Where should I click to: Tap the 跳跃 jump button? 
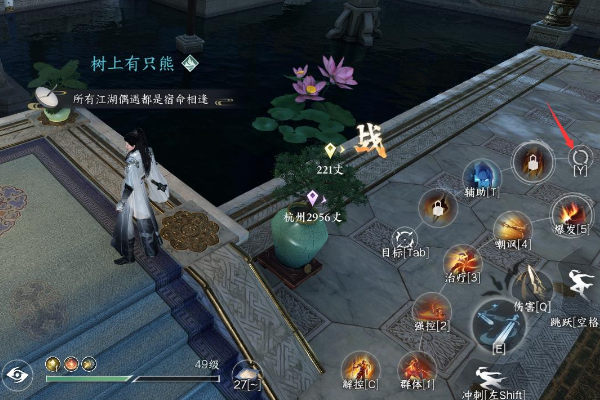(x=577, y=291)
